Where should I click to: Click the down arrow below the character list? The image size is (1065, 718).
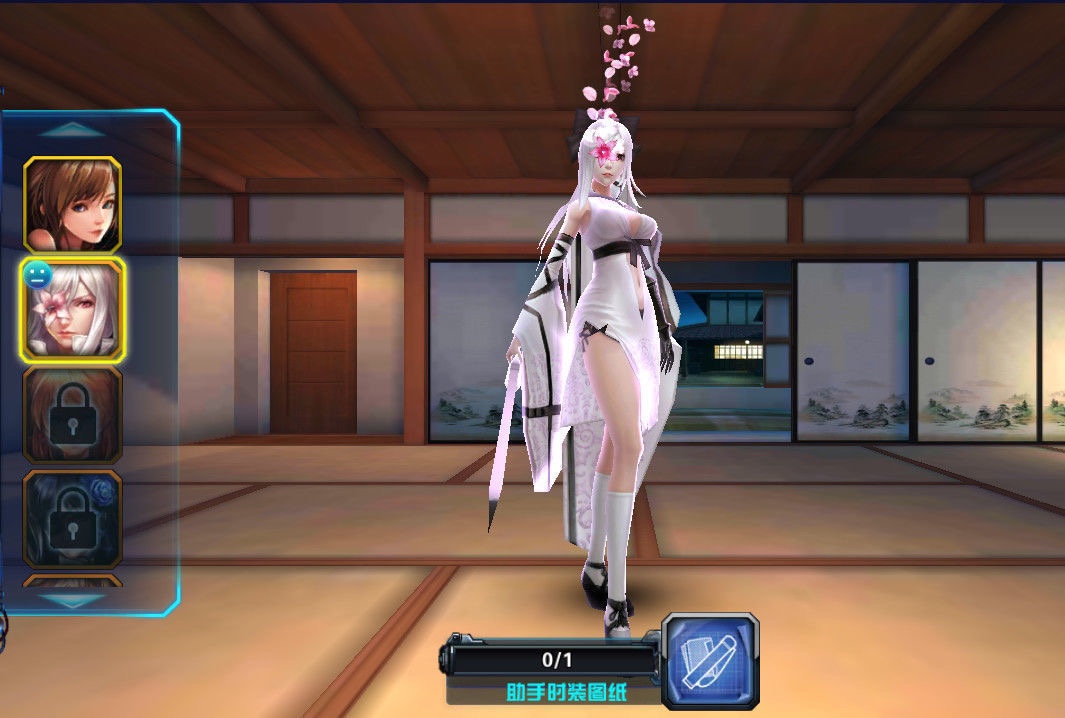click(x=71, y=599)
